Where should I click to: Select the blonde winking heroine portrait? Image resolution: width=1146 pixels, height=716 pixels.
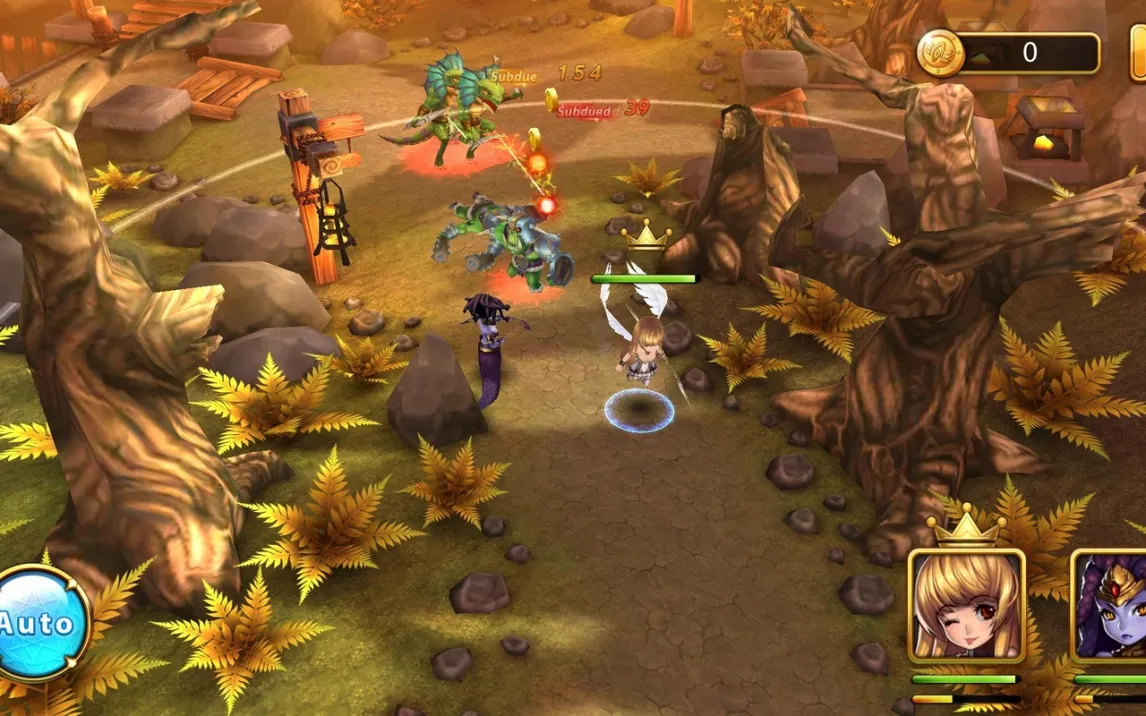(x=966, y=605)
